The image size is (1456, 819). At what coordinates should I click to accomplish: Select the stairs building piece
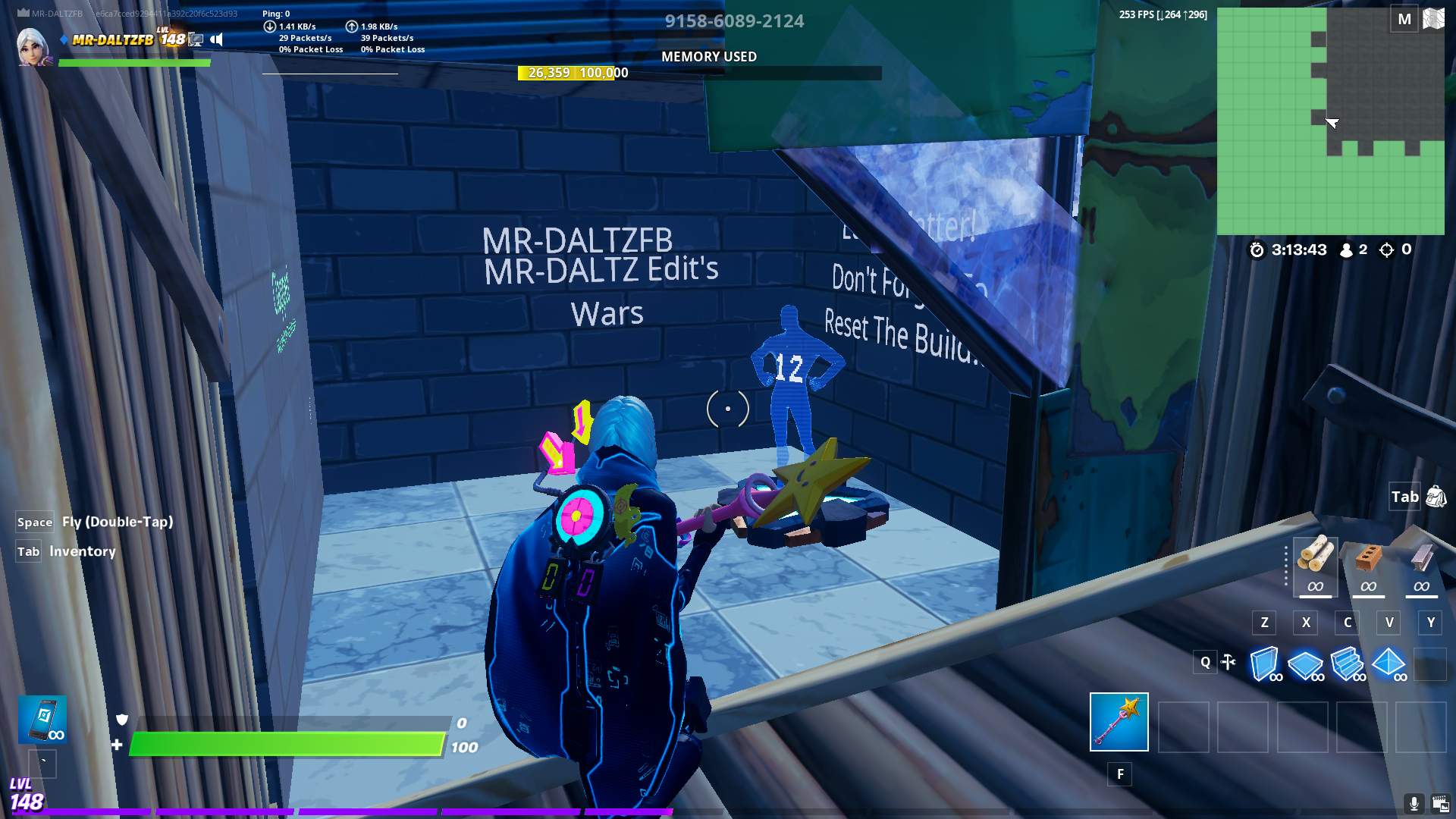(1348, 664)
